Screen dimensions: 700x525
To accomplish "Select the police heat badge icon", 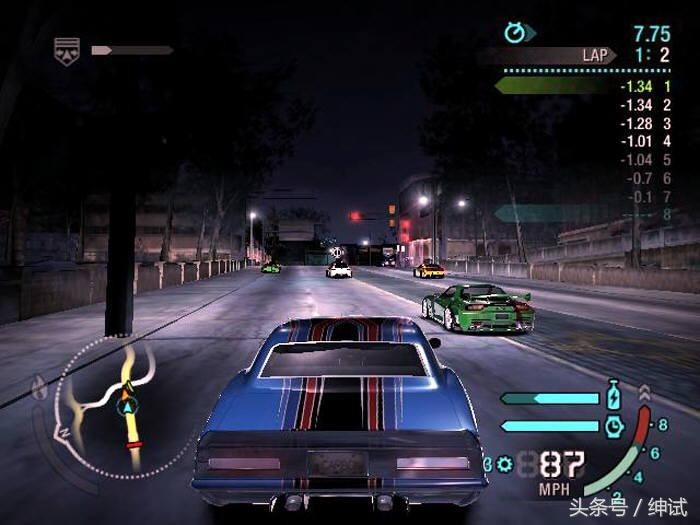I will tap(67, 50).
